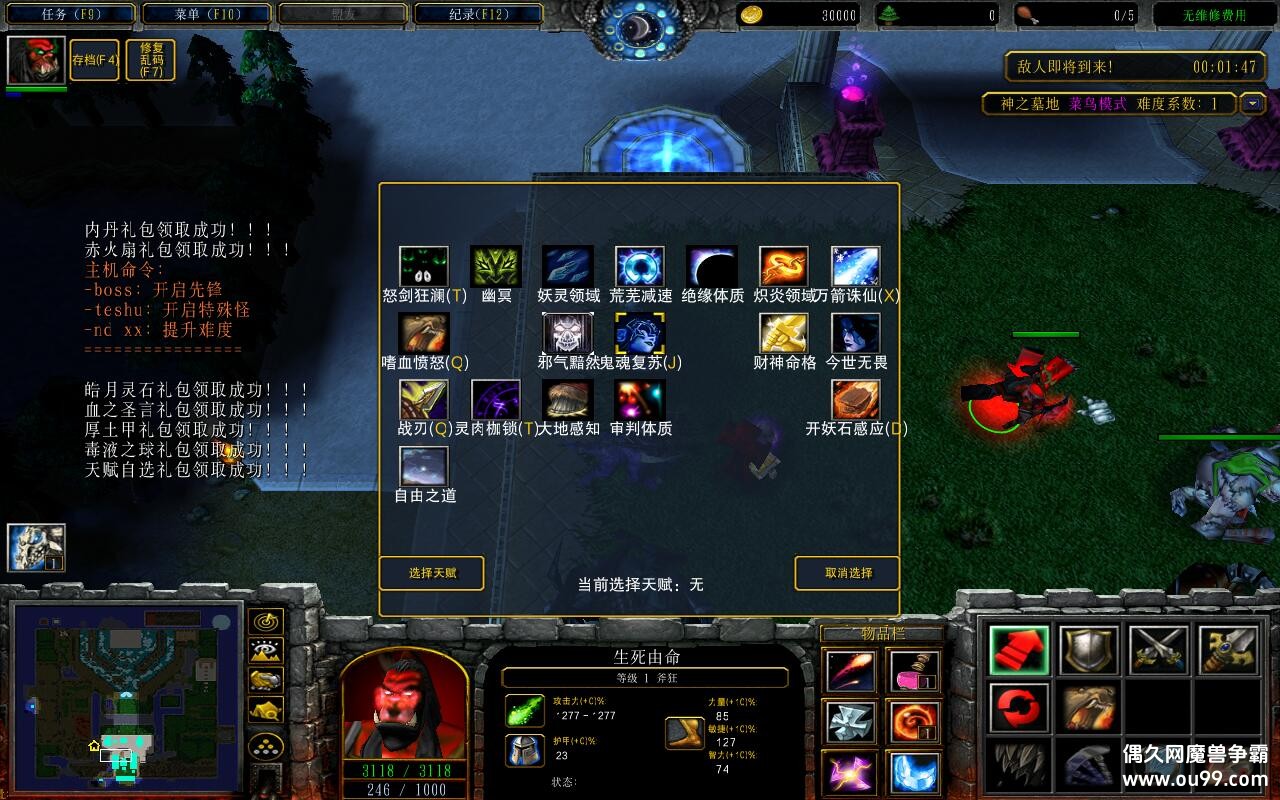This screenshot has height=800, width=1280.
Task: Open the 任务(F9) menu
Action: pos(68,14)
